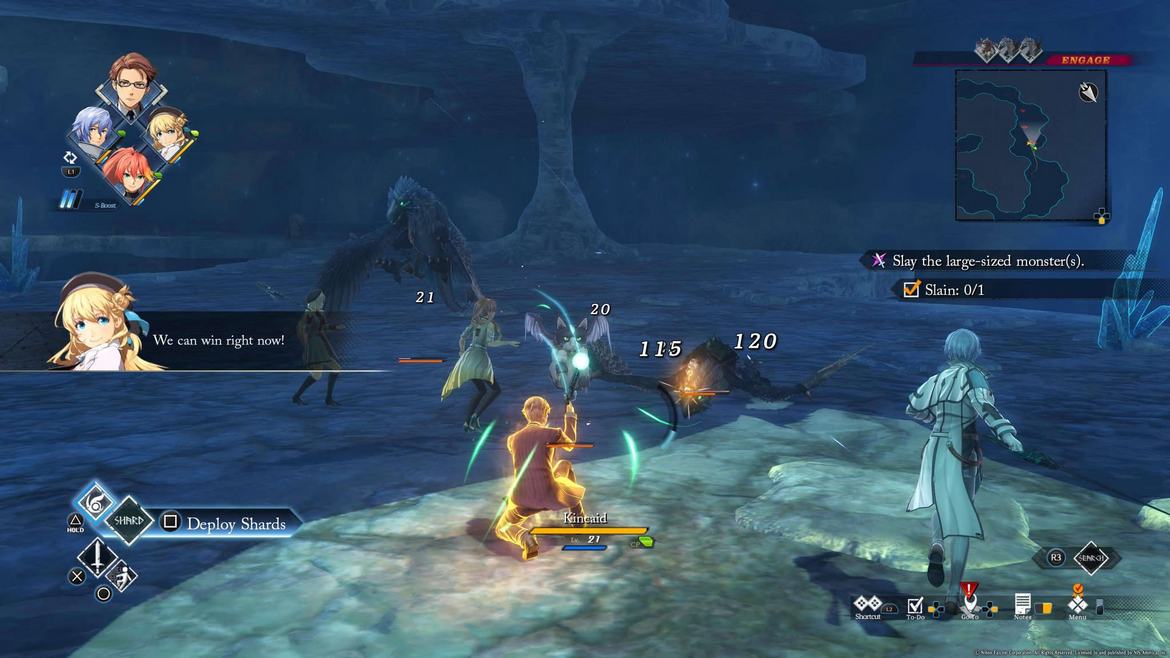
Task: Pick the red-haired party member portrait
Action: (128, 171)
